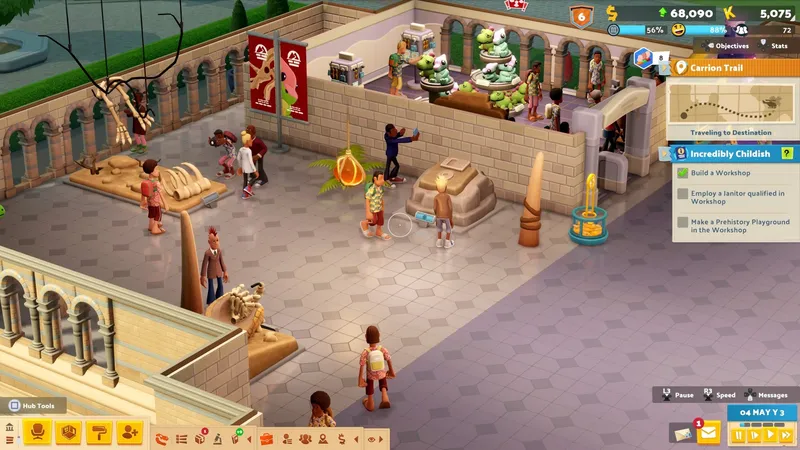
Task: Pause the game with the pause button
Action: point(739,435)
